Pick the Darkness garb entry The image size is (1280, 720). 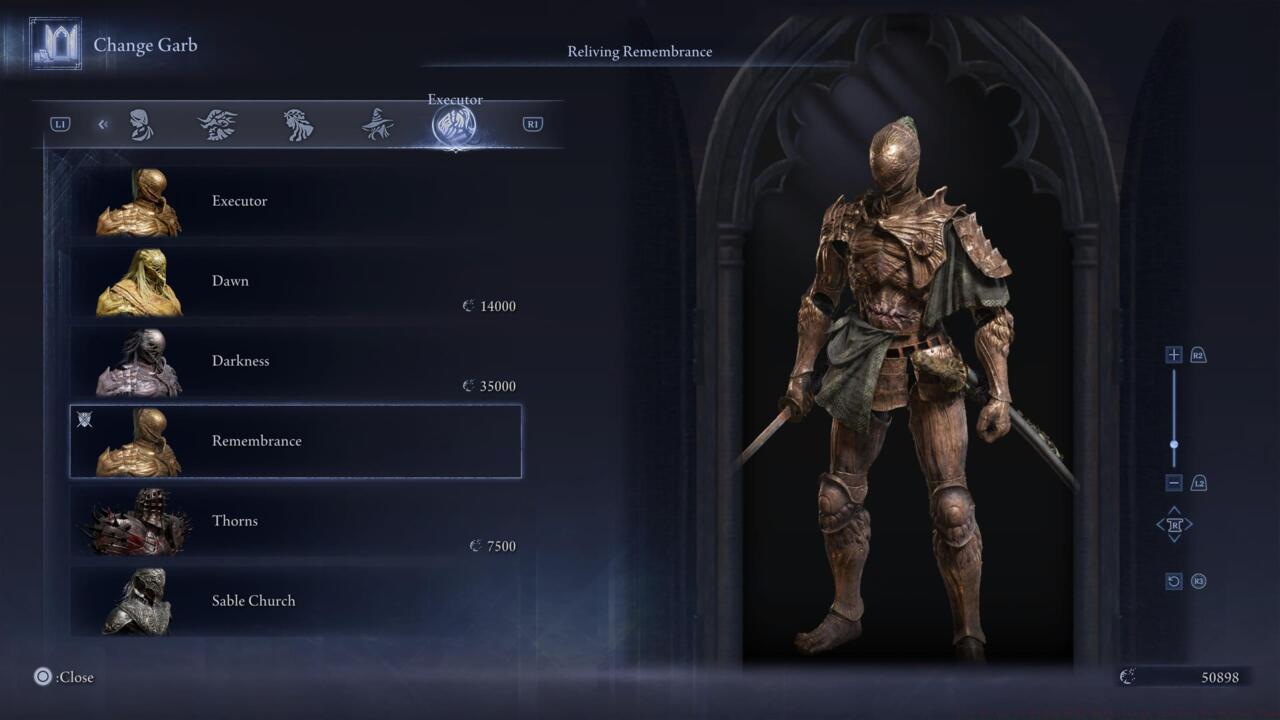[x=295, y=361]
